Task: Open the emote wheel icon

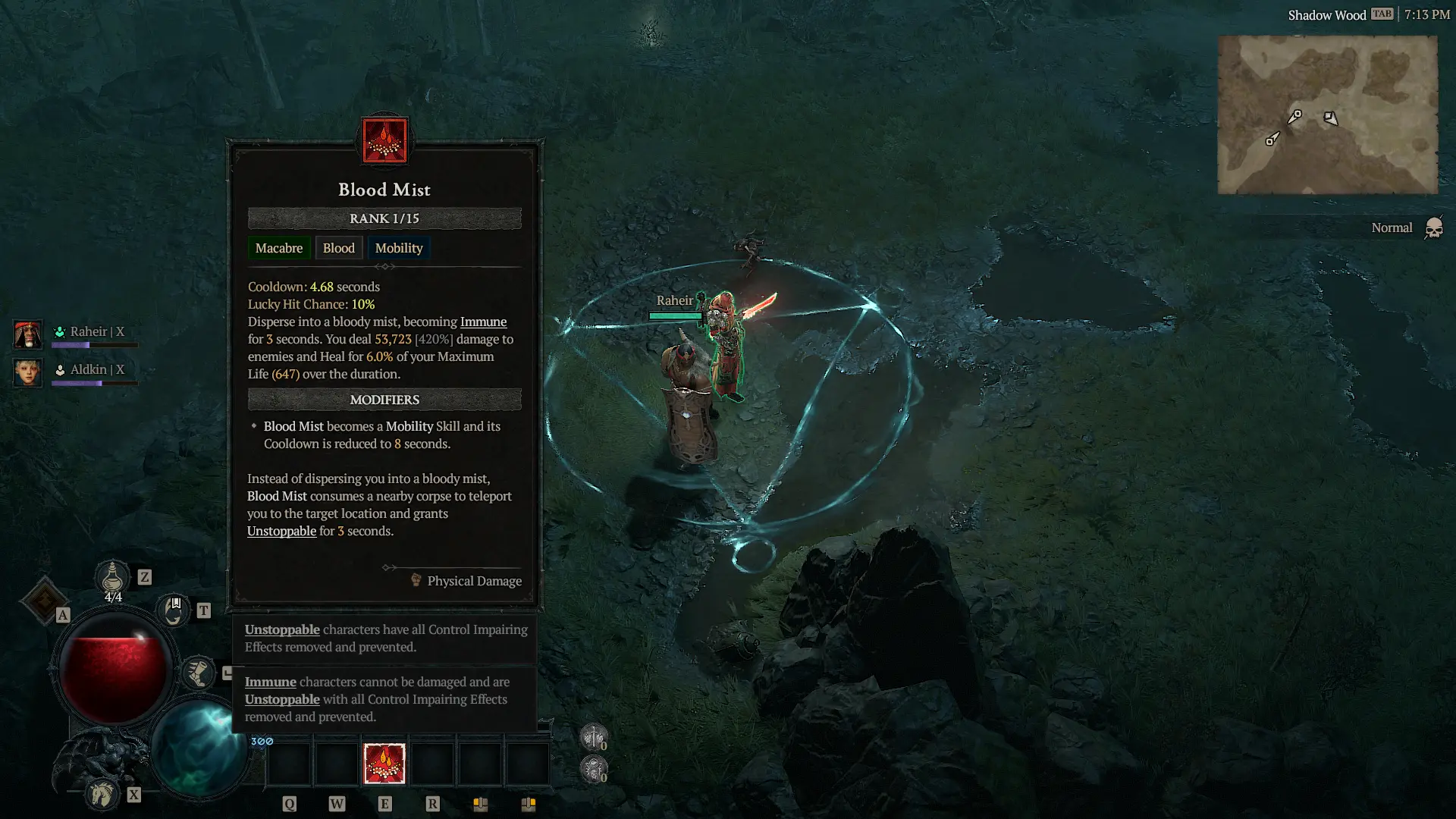Action: [x=173, y=609]
